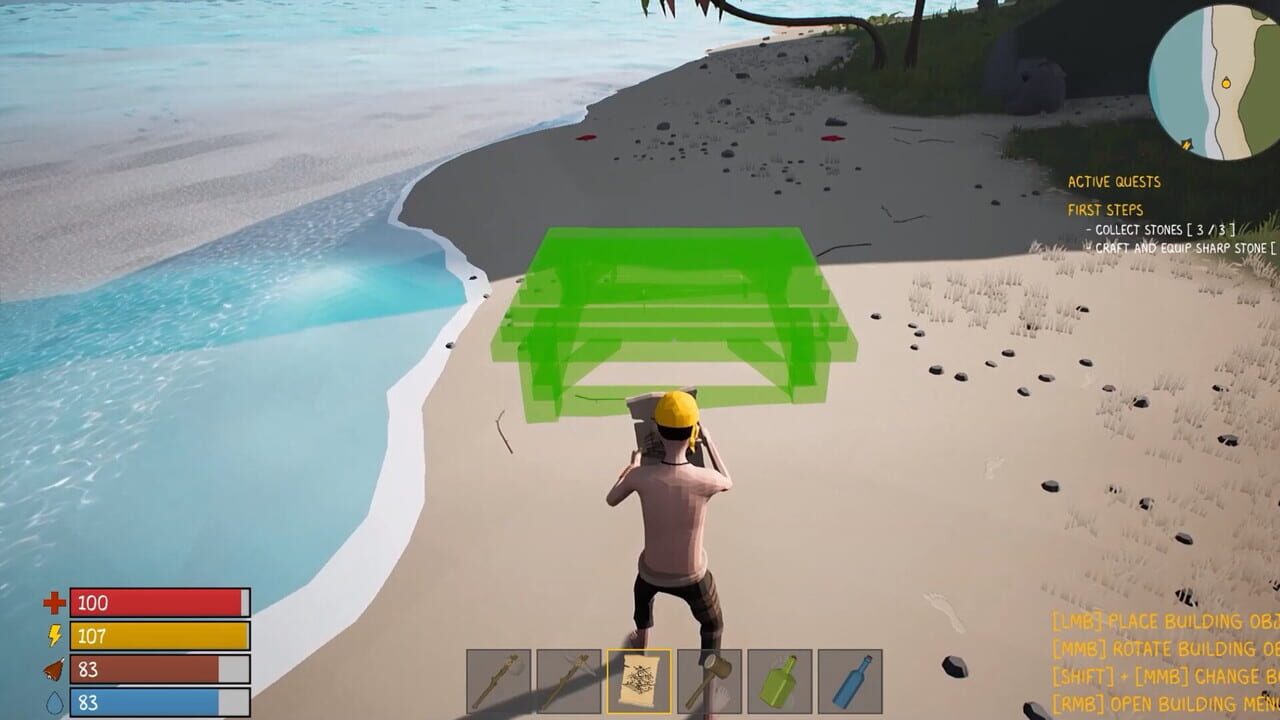
Task: Expand the ACTIVE QUESTS heading
Action: point(1114,183)
